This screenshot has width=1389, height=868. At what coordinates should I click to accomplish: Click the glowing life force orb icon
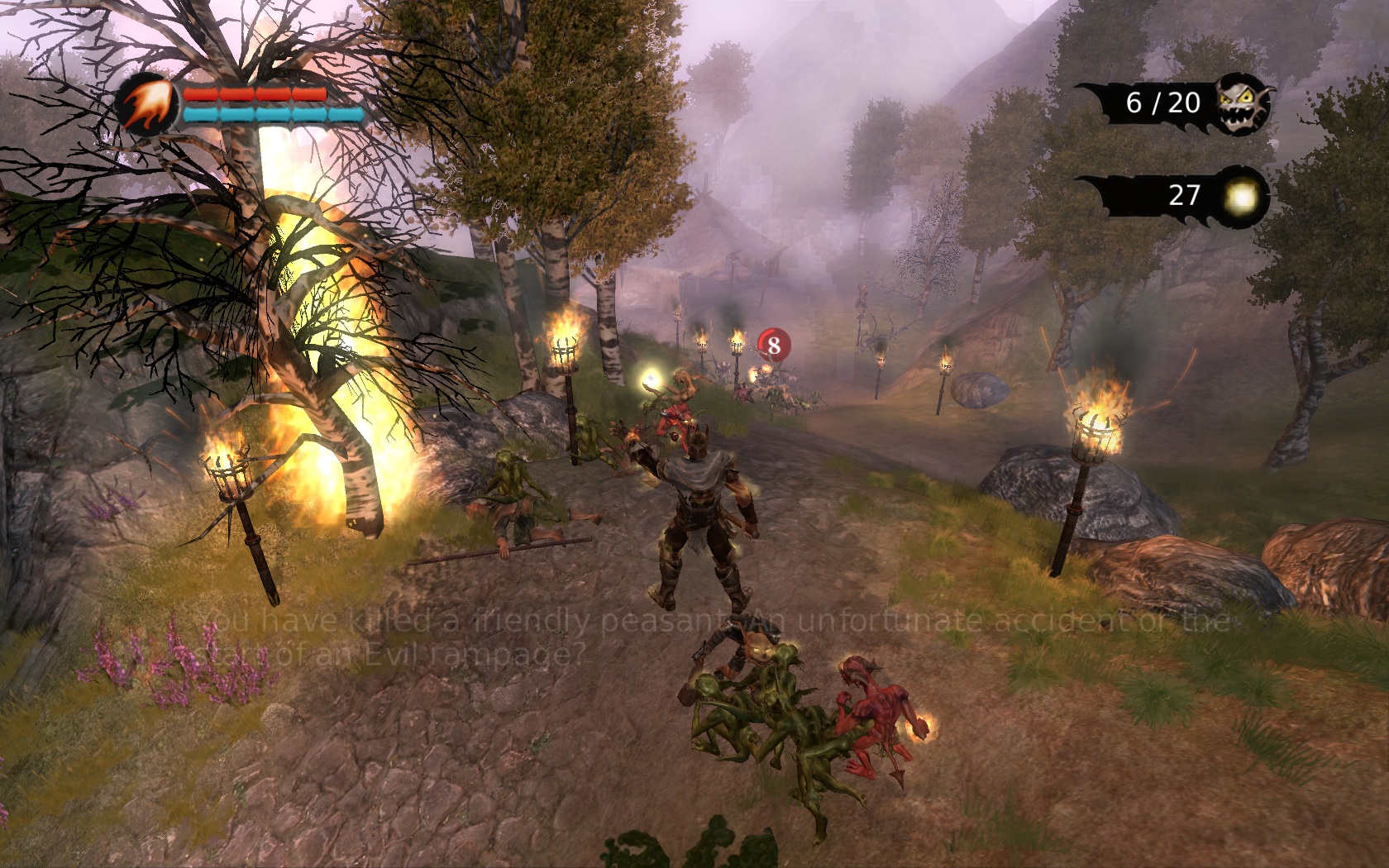tap(1240, 197)
